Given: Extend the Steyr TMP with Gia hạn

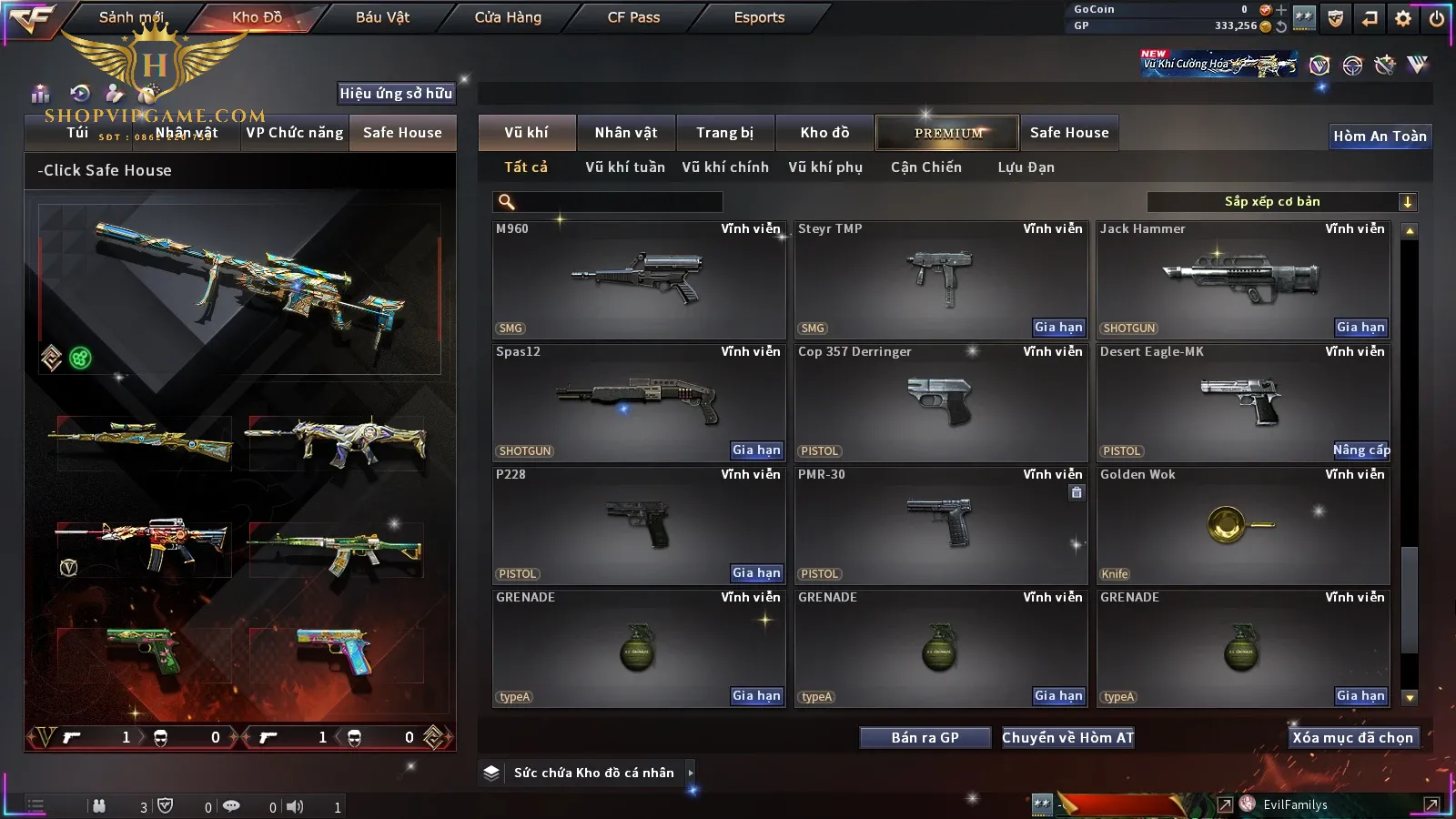Looking at the screenshot, I should click(1058, 328).
